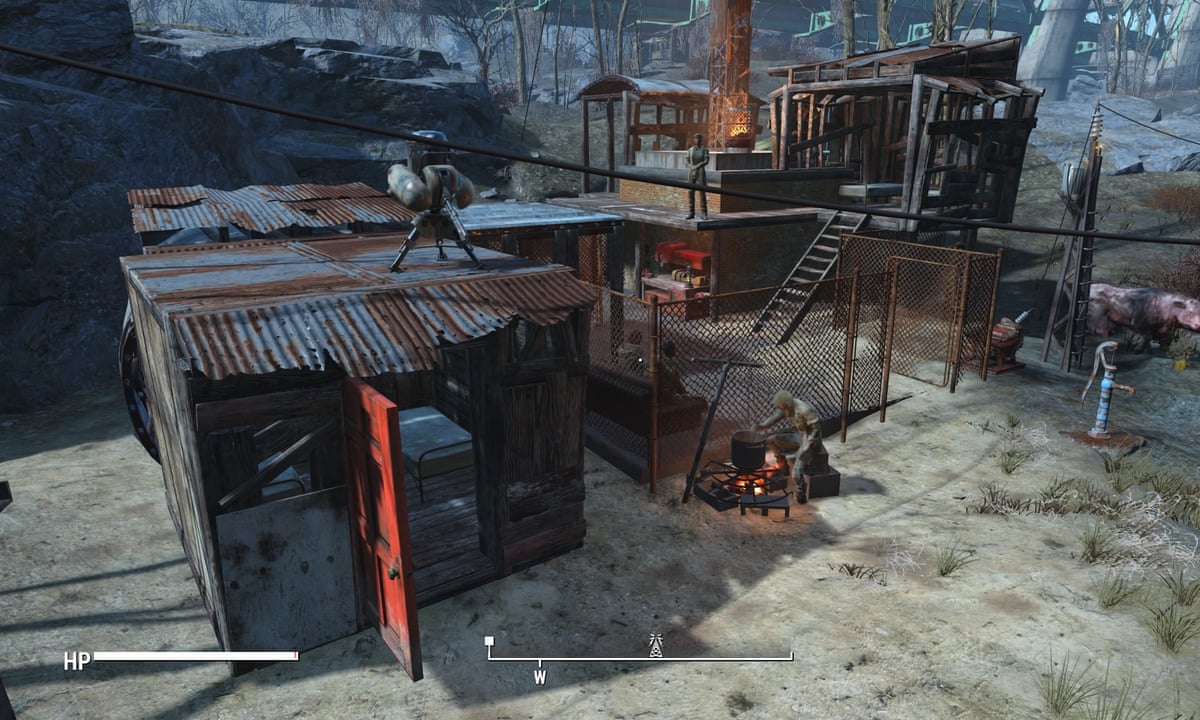
Task: Select the radio tower marker on compass
Action: (x=655, y=645)
